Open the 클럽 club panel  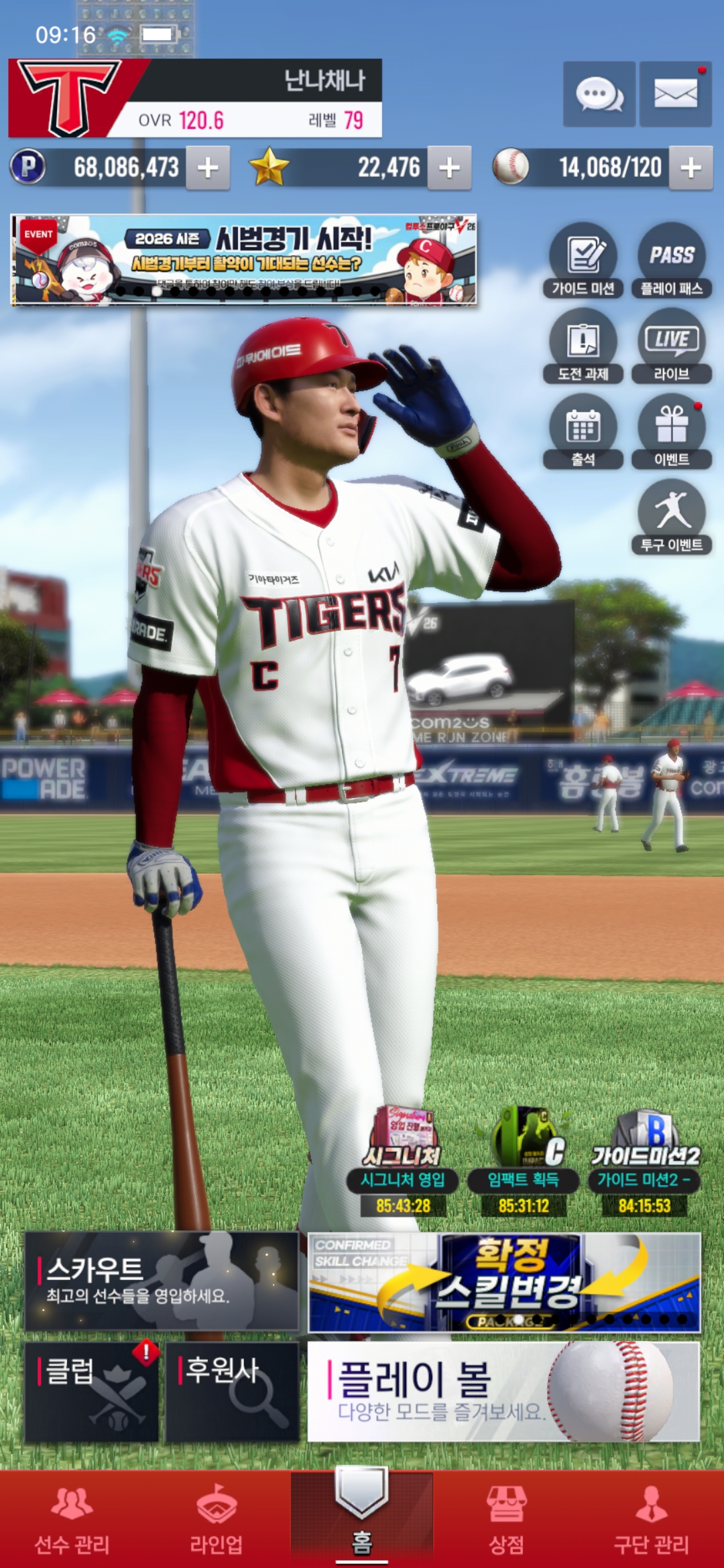pos(92,1392)
